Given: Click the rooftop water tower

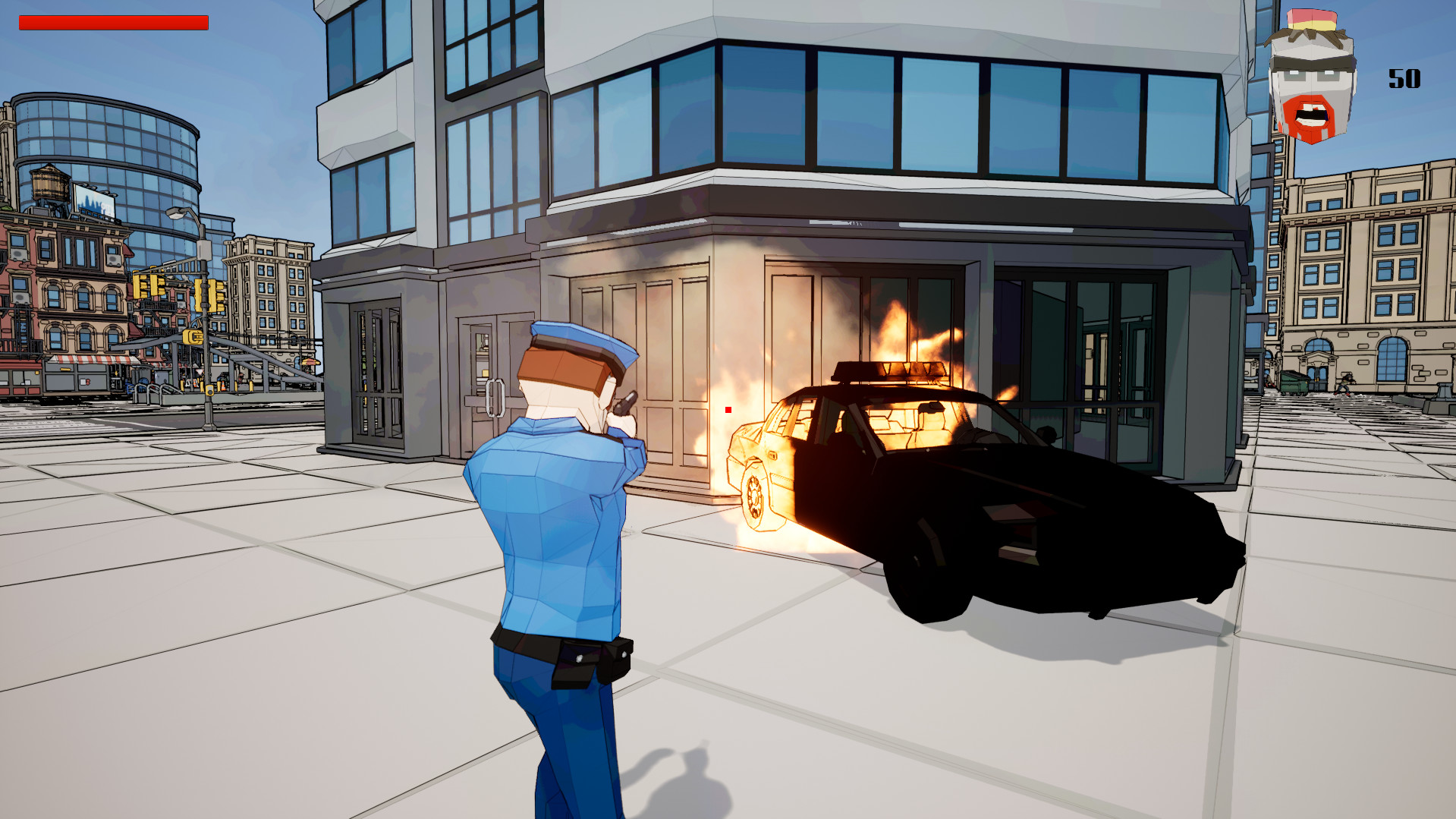Looking at the screenshot, I should (x=47, y=184).
